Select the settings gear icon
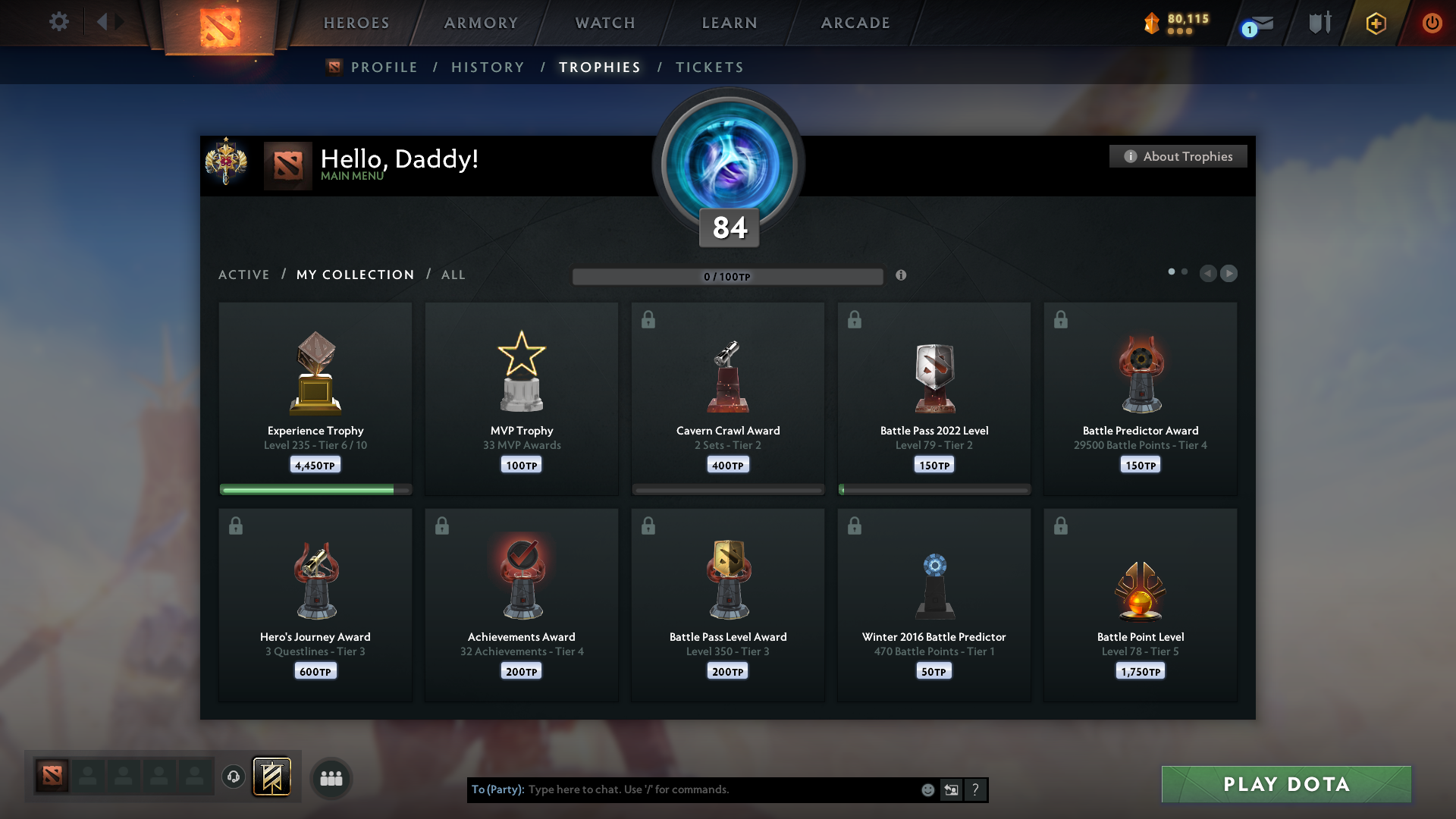The image size is (1456, 819). tap(59, 22)
